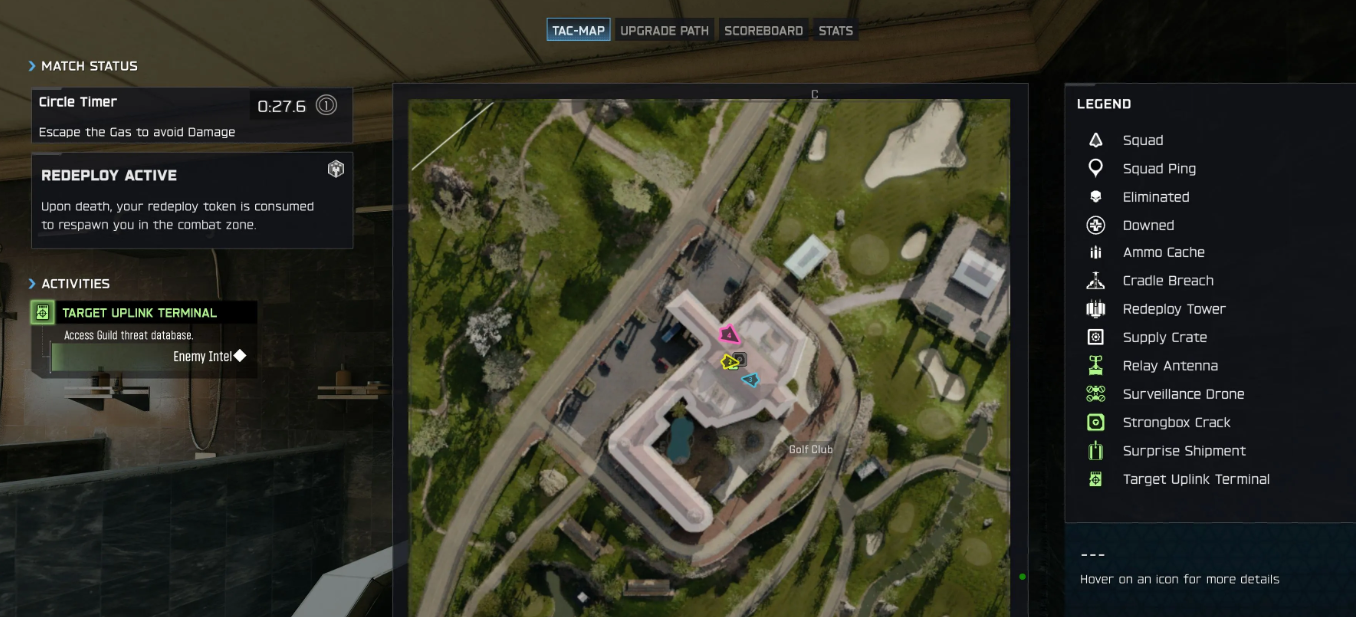Viewport: 1356px width, 617px height.
Task: Select the Squad legend entry
Action: pos(1142,140)
